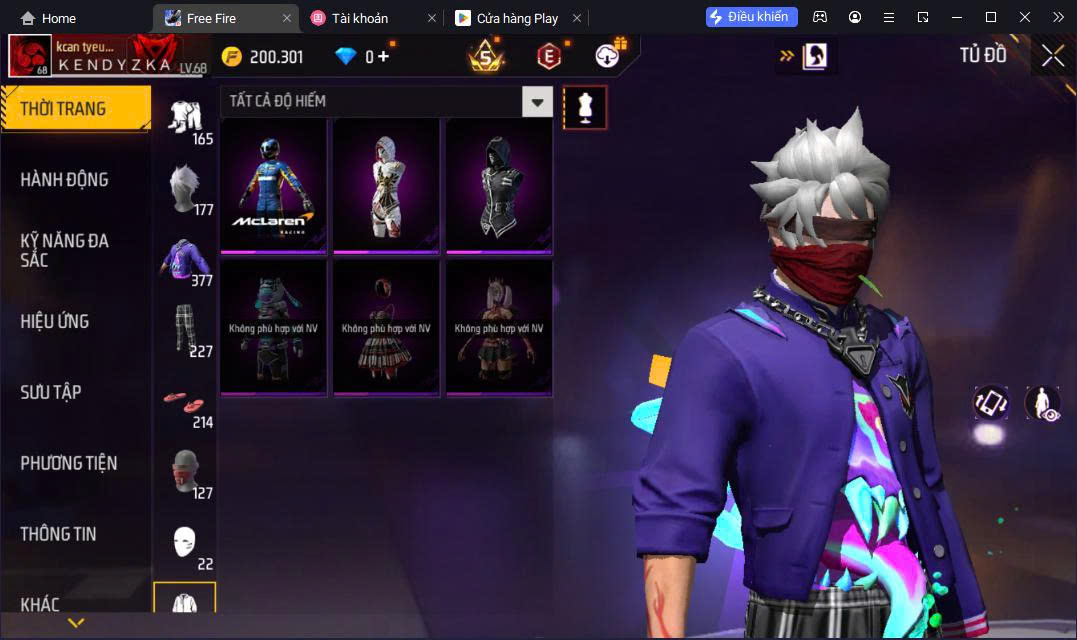Choose the McLaren racing outfit
Screen dimensions: 1077x640
click(x=274, y=185)
